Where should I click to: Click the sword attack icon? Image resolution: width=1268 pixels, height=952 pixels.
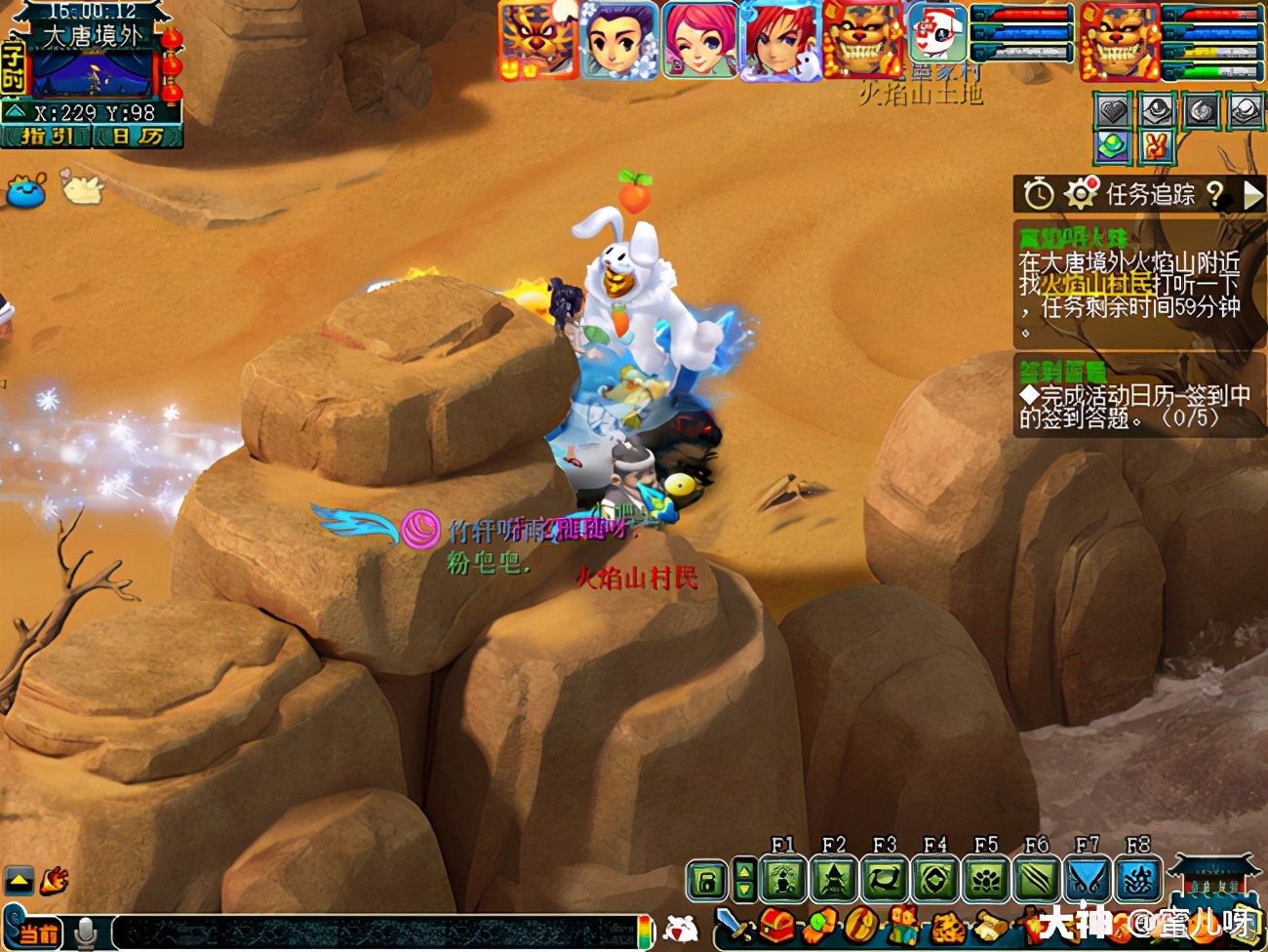734,925
